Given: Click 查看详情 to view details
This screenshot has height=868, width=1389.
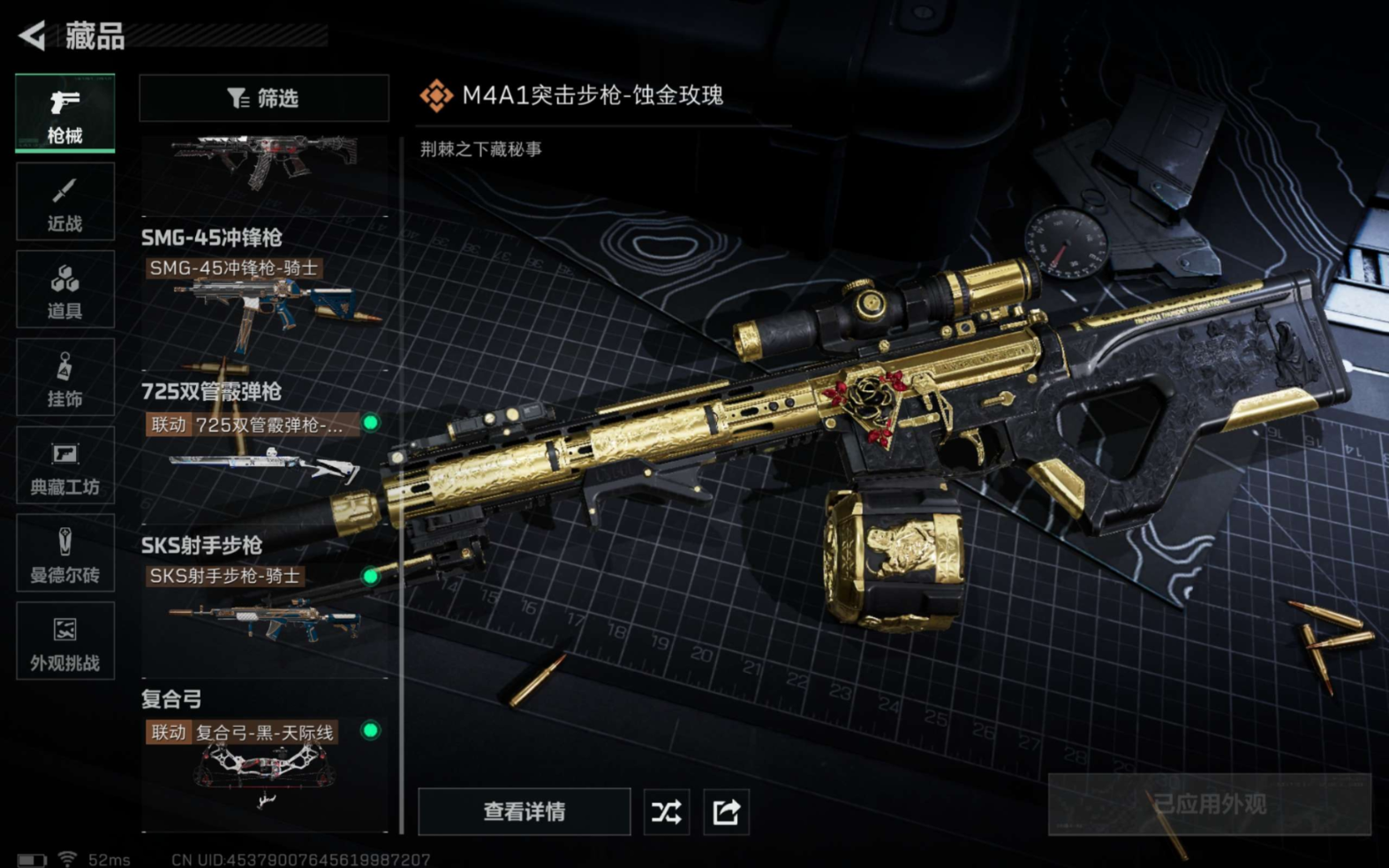Looking at the screenshot, I should [x=524, y=811].
